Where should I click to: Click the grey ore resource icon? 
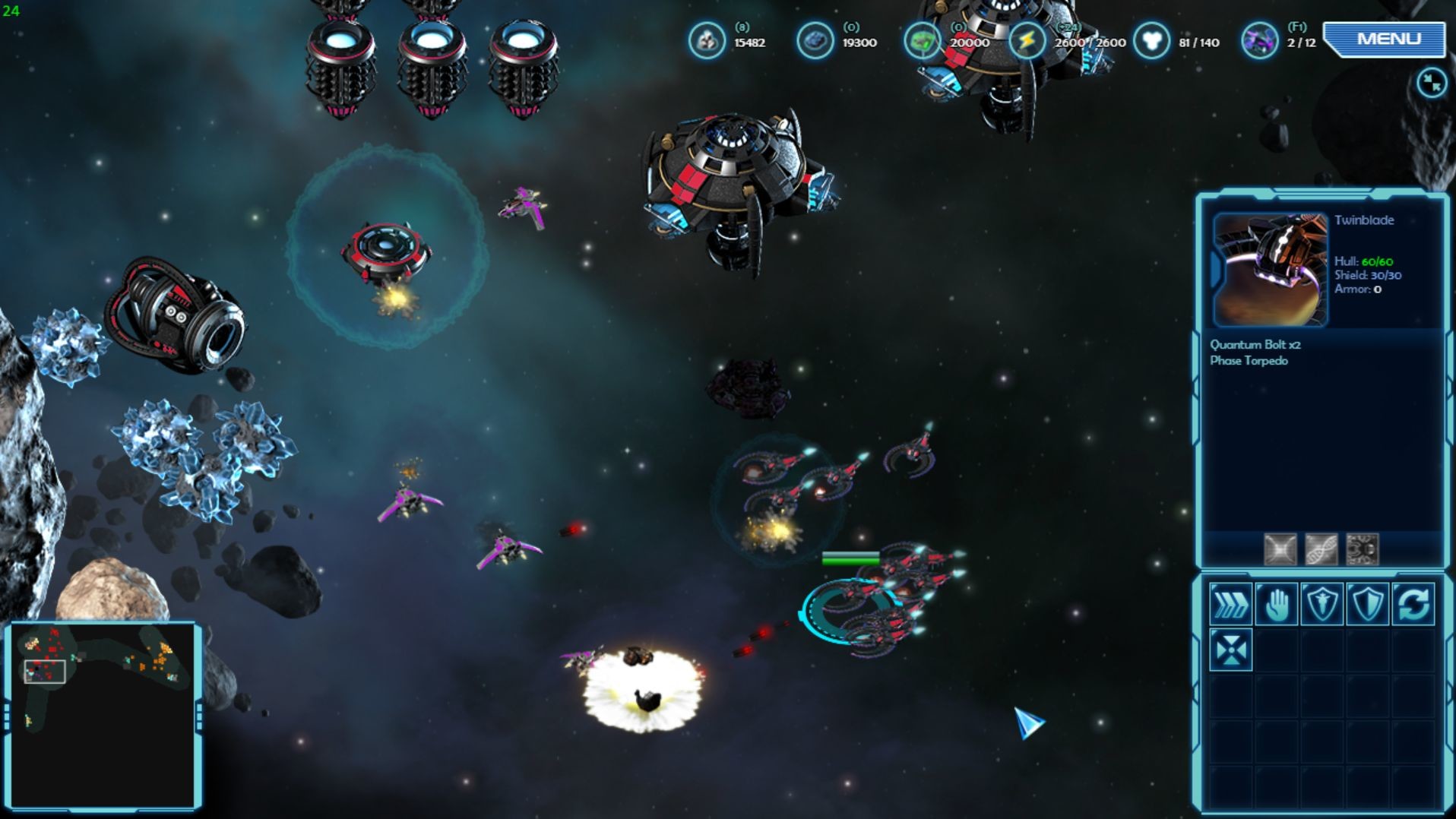[x=707, y=40]
